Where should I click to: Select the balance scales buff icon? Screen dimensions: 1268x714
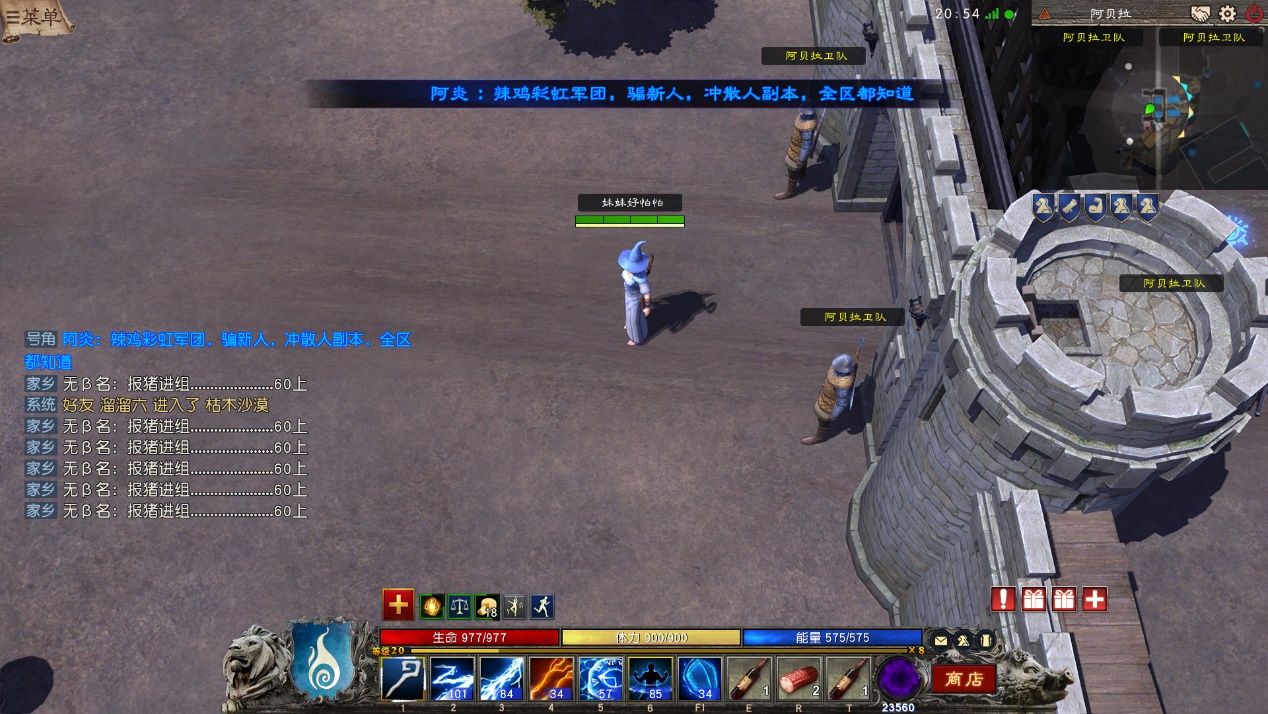coord(460,606)
